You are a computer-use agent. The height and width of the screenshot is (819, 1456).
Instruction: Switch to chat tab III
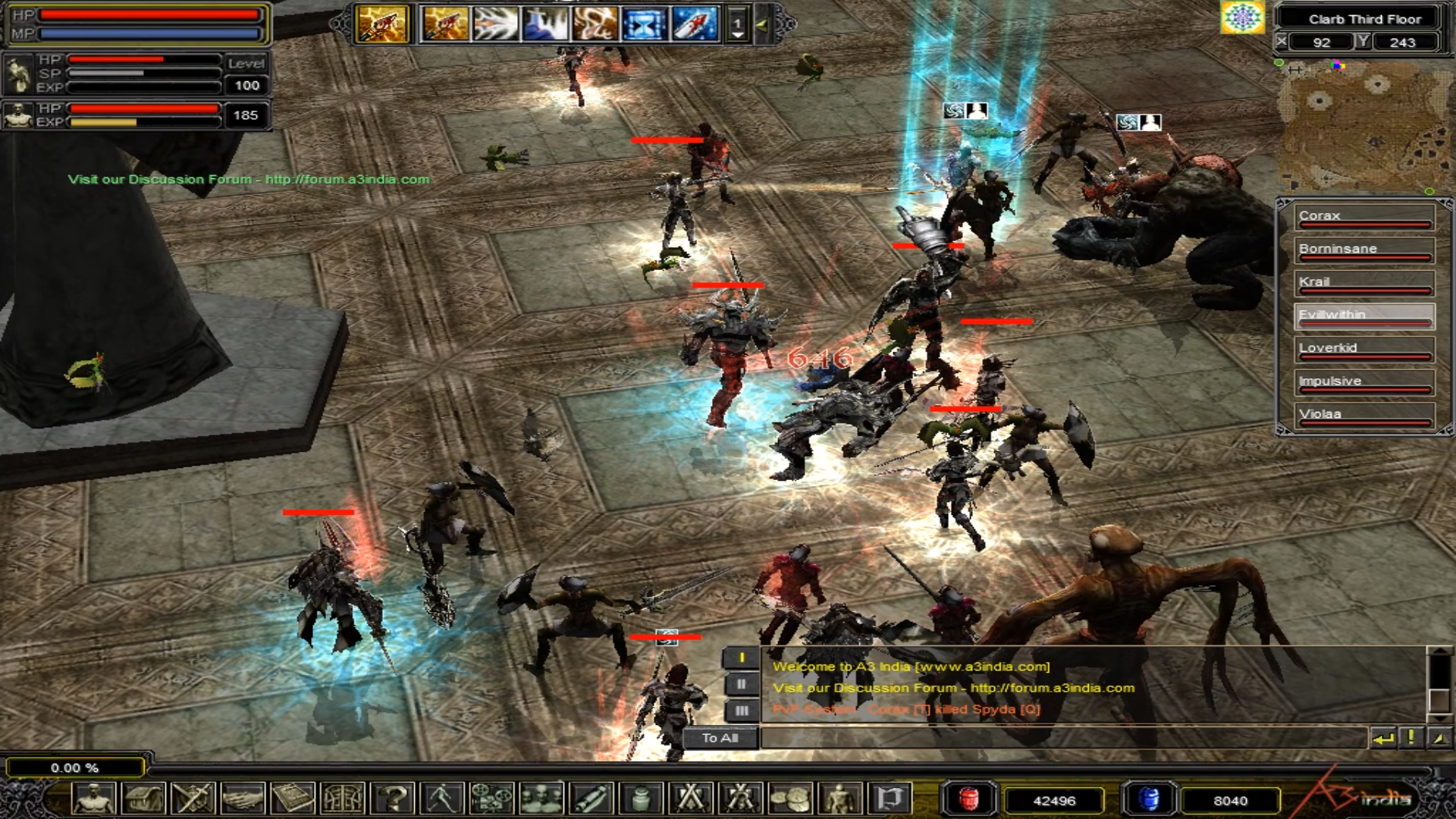741,711
